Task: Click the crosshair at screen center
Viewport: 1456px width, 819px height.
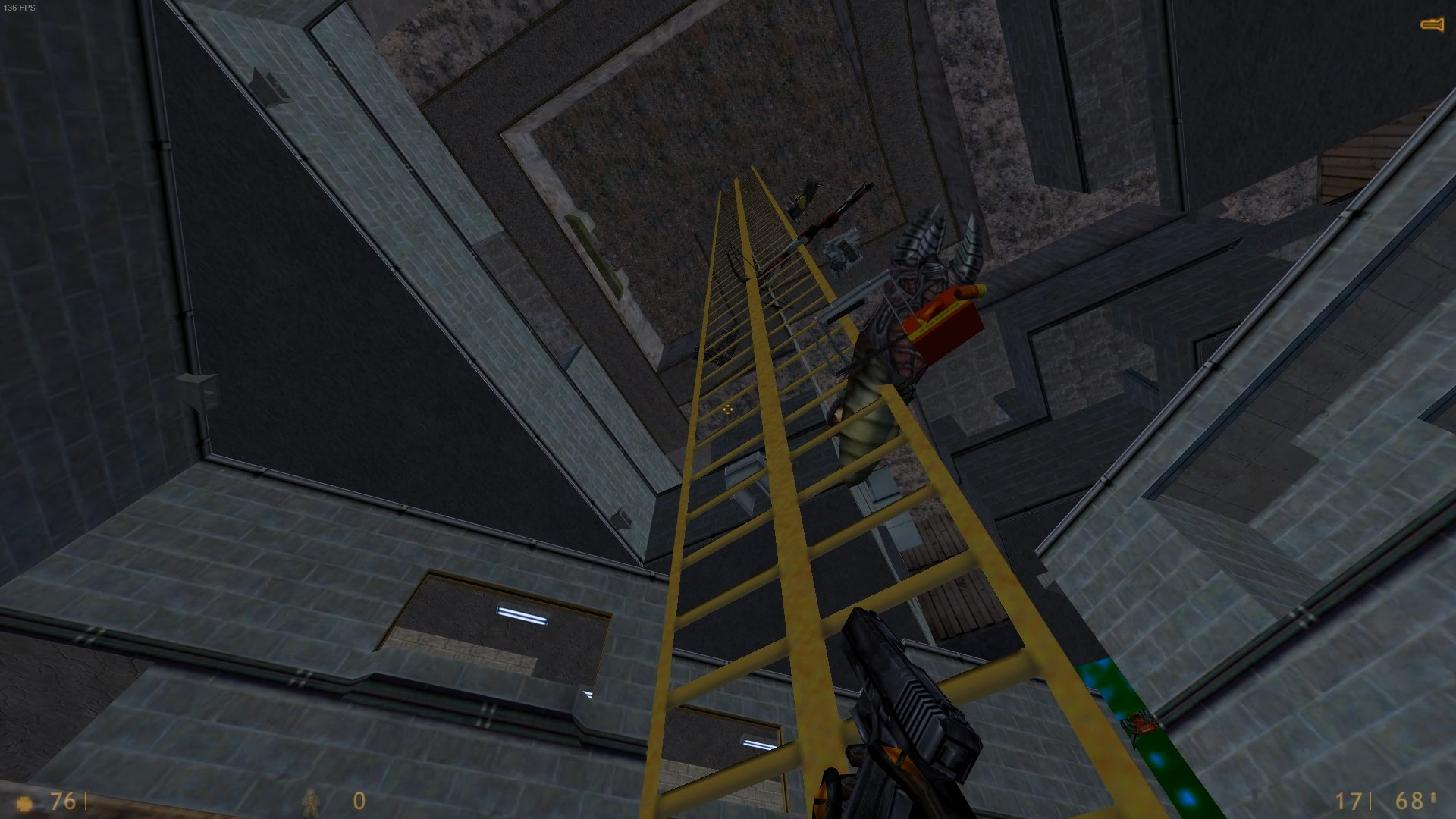Action: click(728, 409)
